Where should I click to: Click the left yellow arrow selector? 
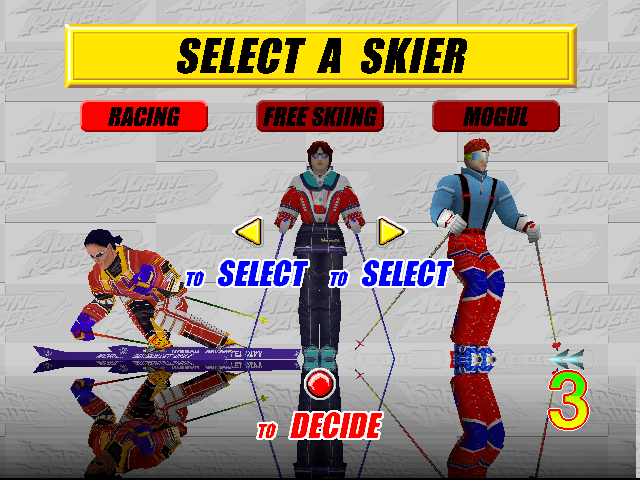tap(247, 232)
